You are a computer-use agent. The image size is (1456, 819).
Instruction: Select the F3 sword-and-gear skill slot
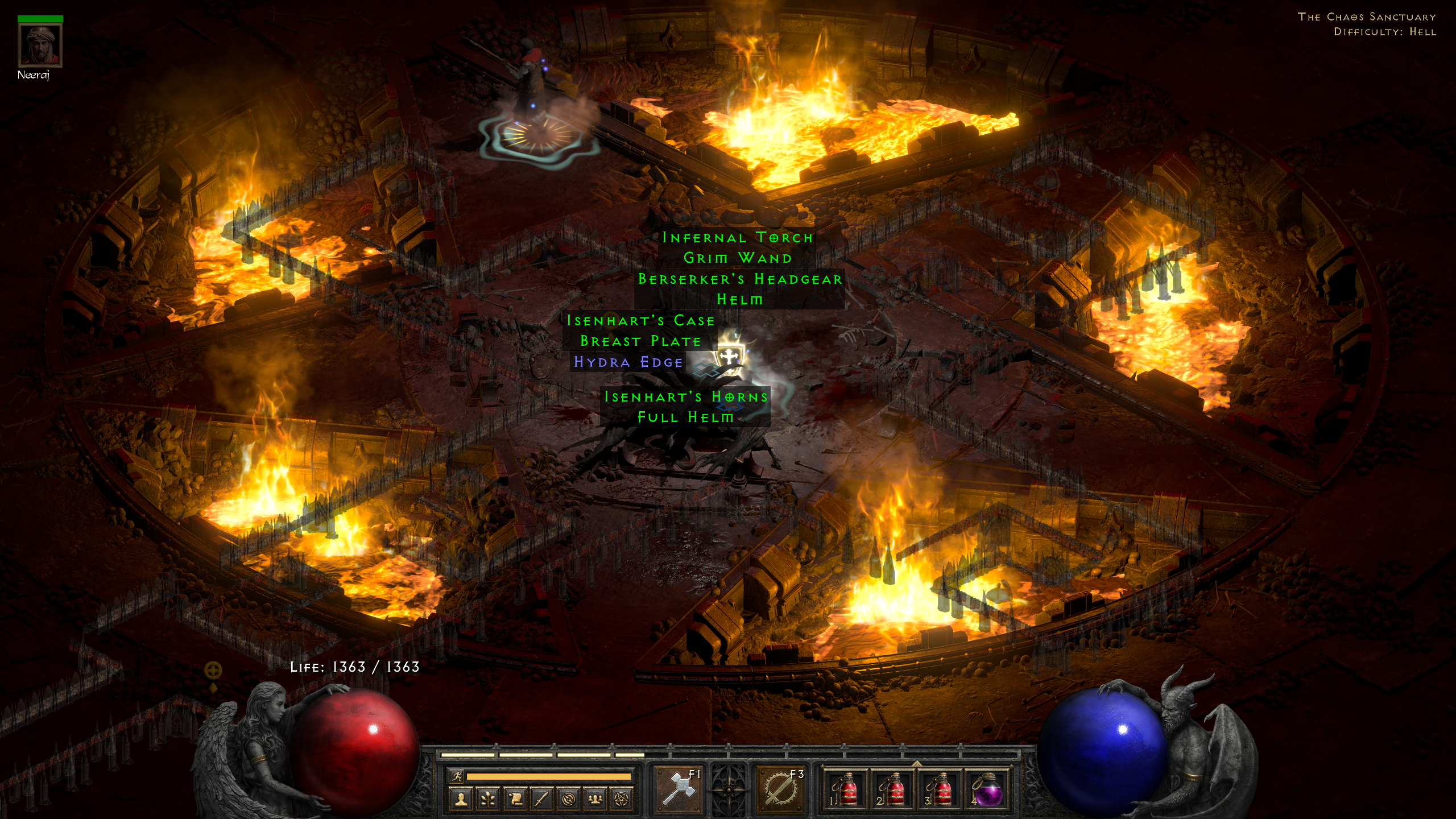(x=780, y=789)
